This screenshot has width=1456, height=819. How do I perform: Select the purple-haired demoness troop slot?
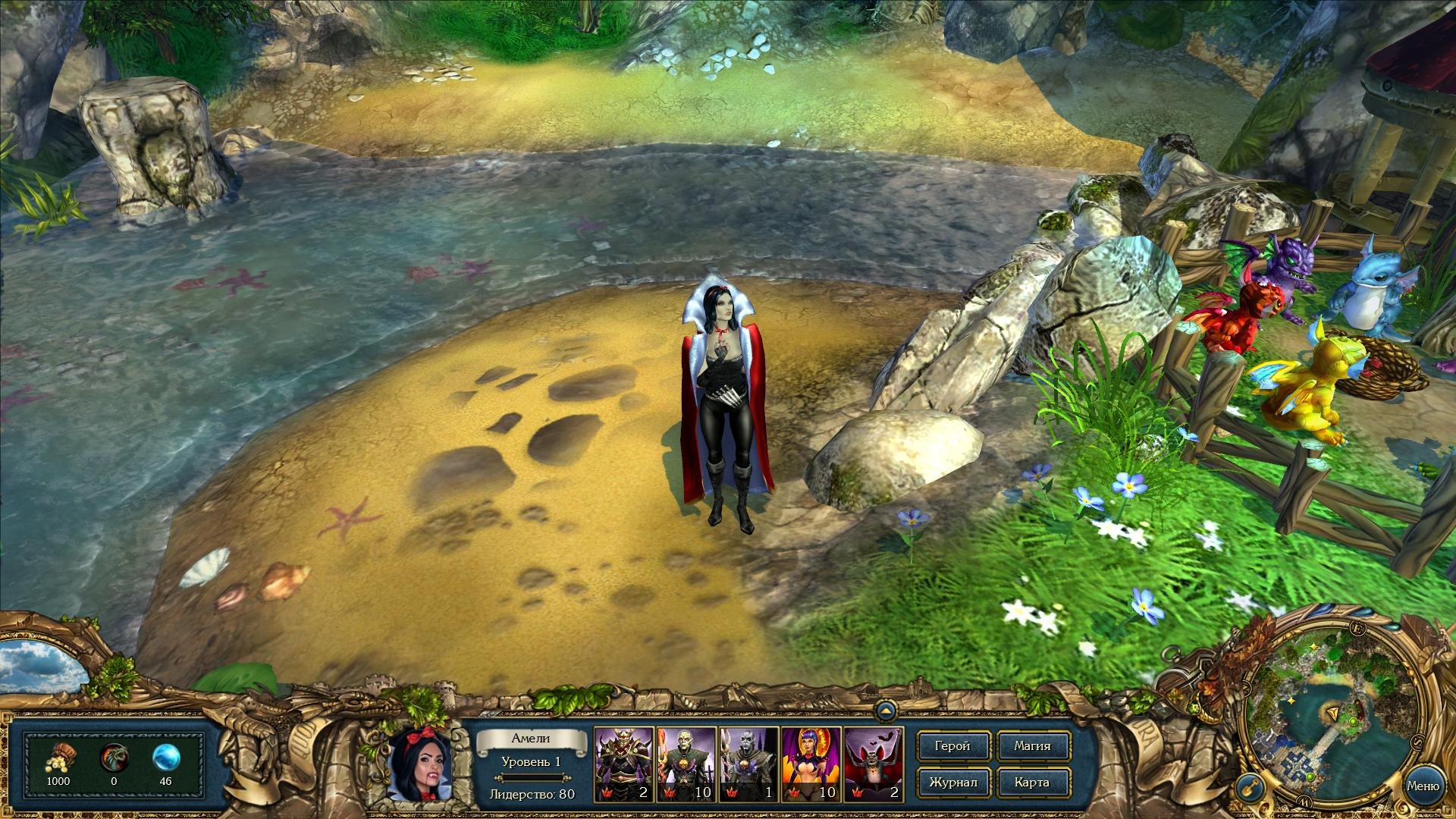(811, 764)
